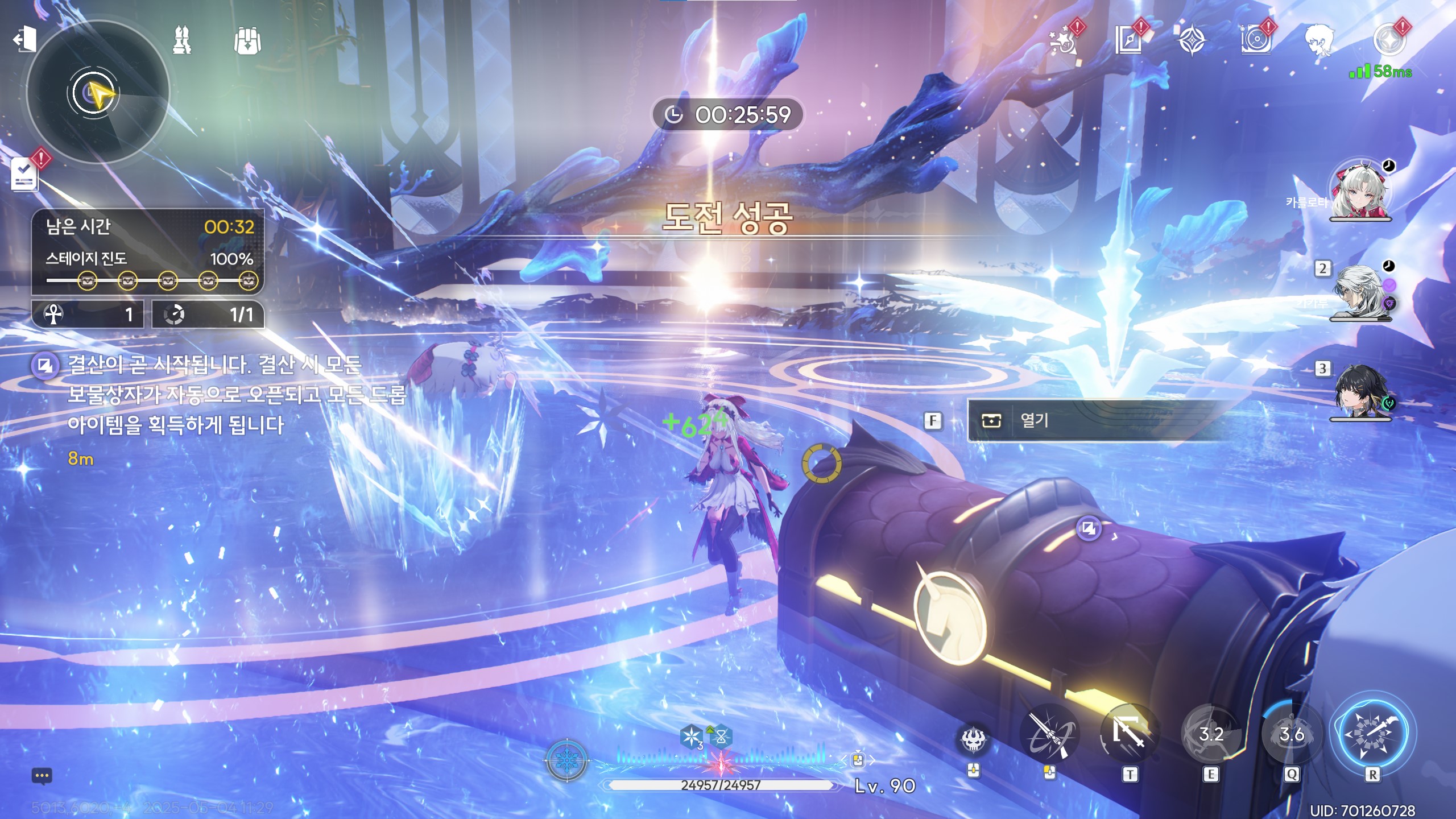This screenshot has width=1456, height=819.
Task: Activate the skull echo skill icon
Action: click(x=974, y=739)
